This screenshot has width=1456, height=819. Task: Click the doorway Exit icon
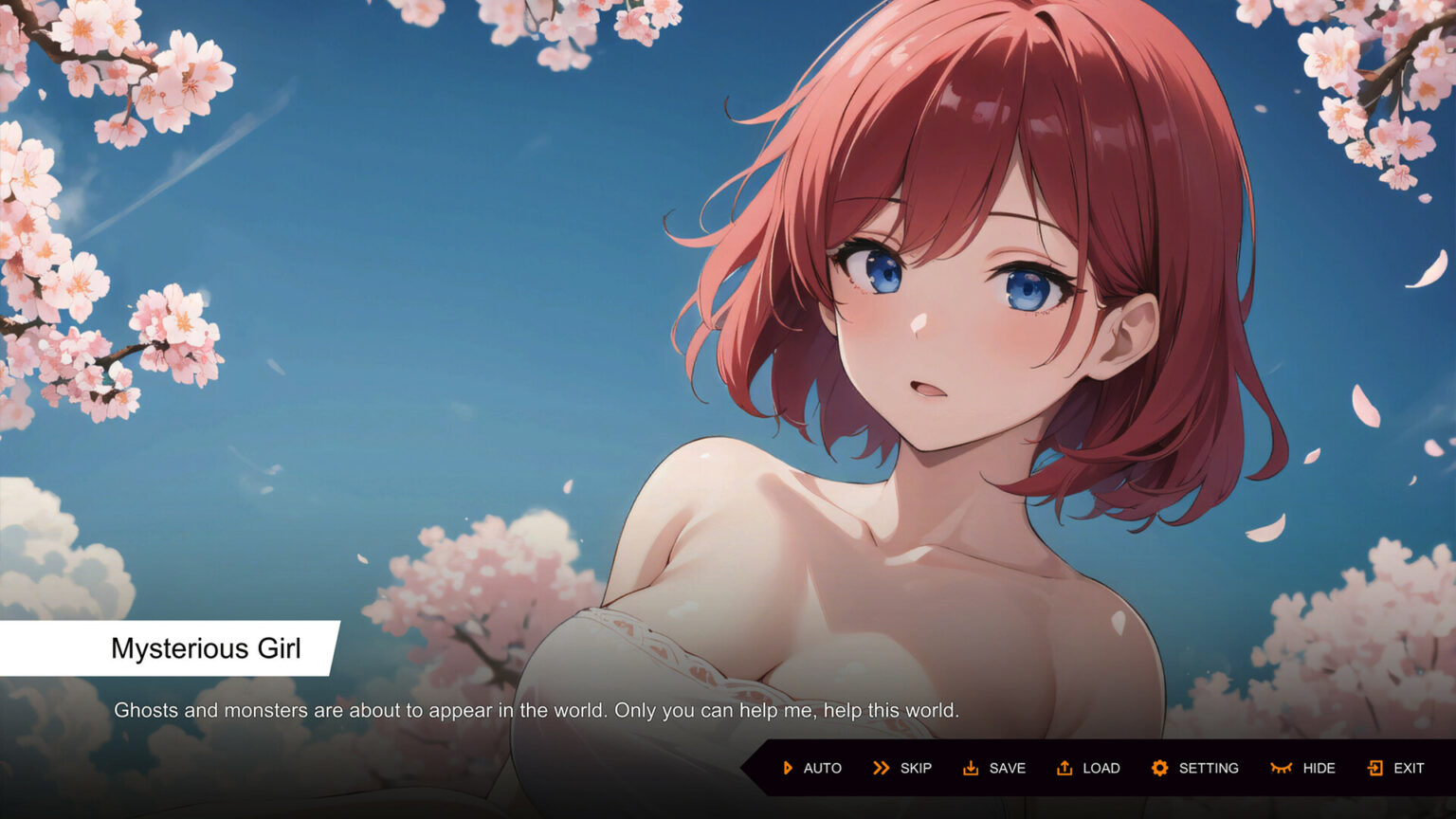1376,768
